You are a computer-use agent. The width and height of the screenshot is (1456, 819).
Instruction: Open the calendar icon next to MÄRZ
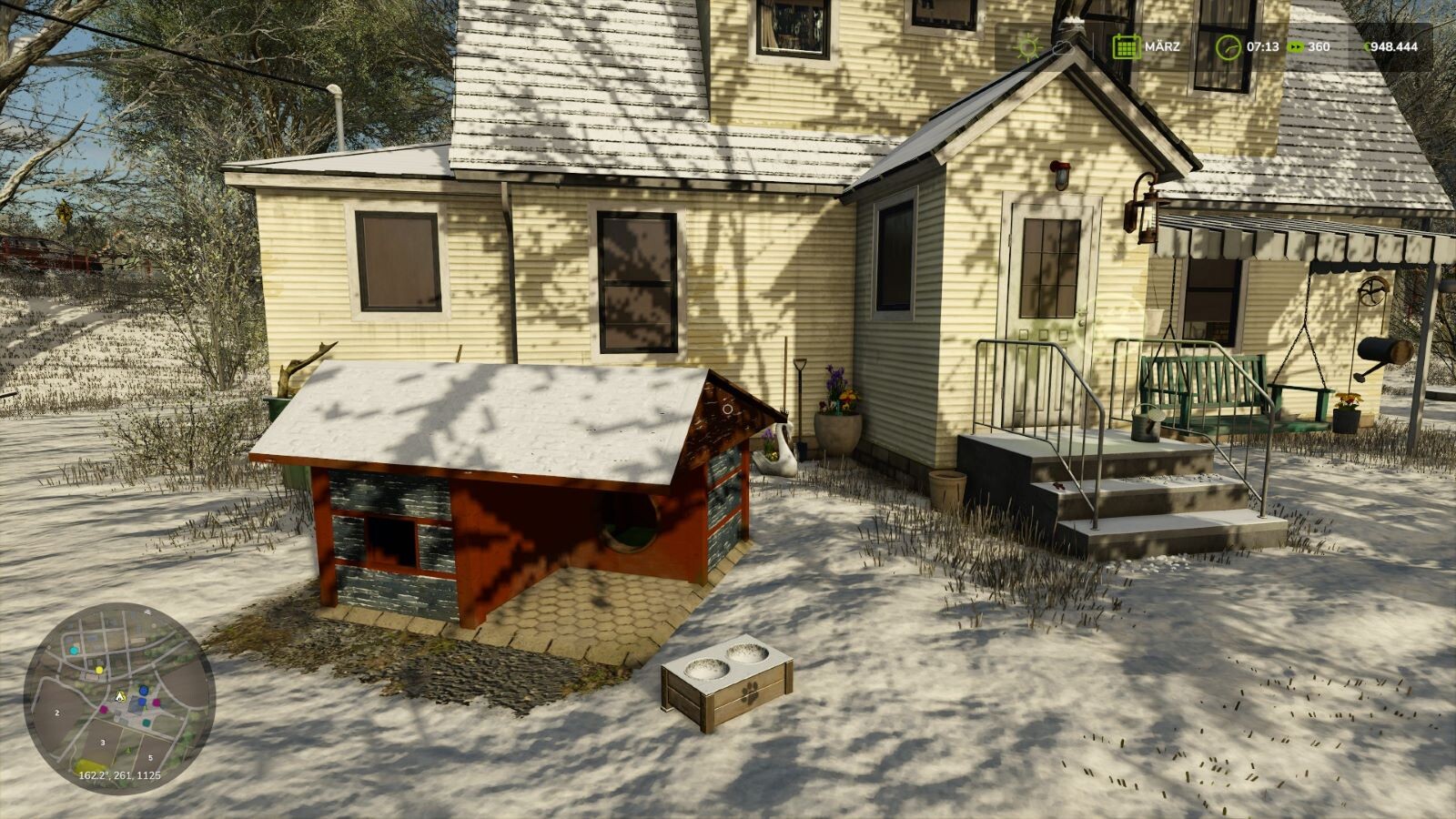tap(1127, 47)
